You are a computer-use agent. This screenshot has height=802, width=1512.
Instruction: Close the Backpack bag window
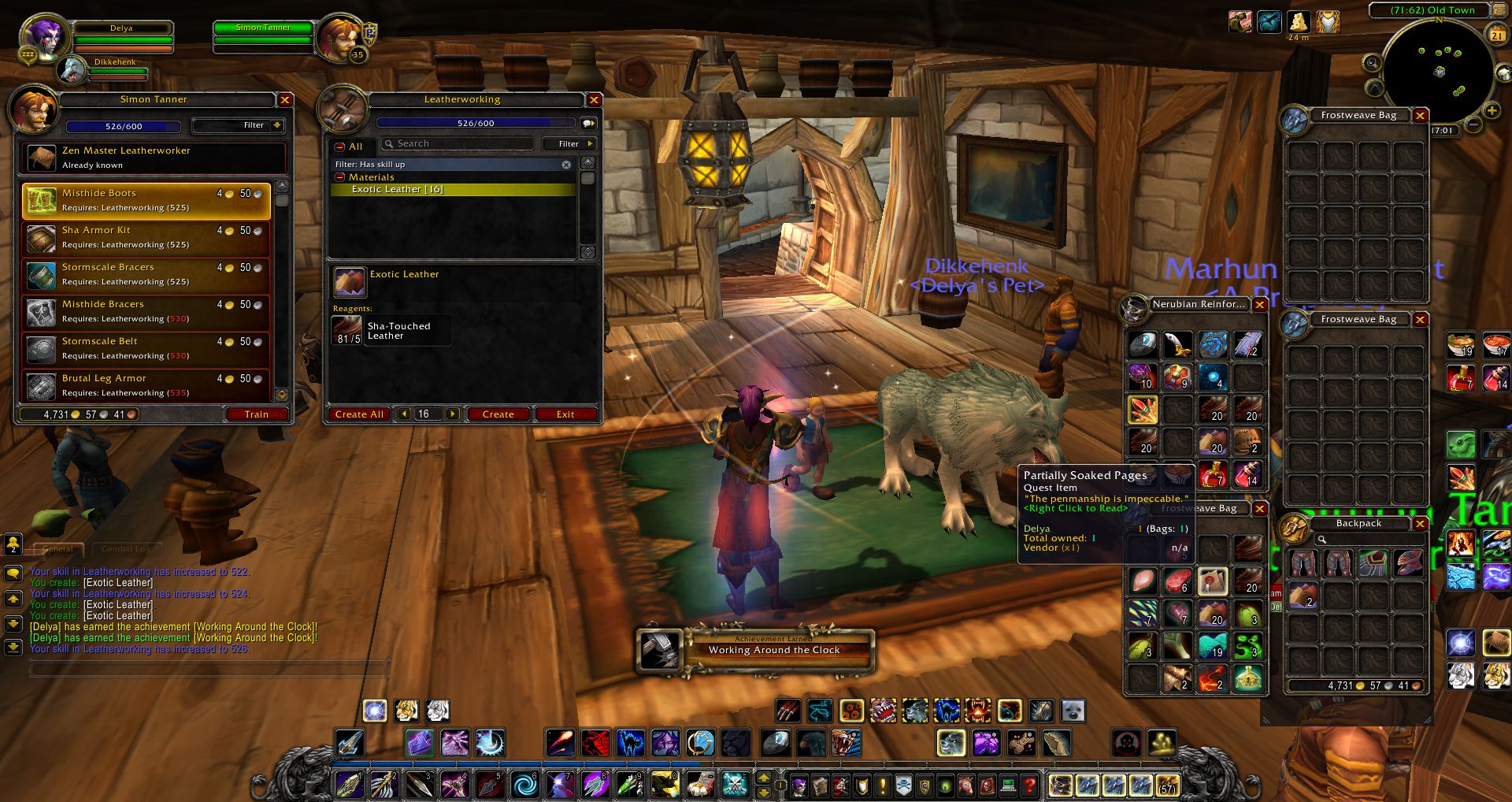click(1421, 524)
